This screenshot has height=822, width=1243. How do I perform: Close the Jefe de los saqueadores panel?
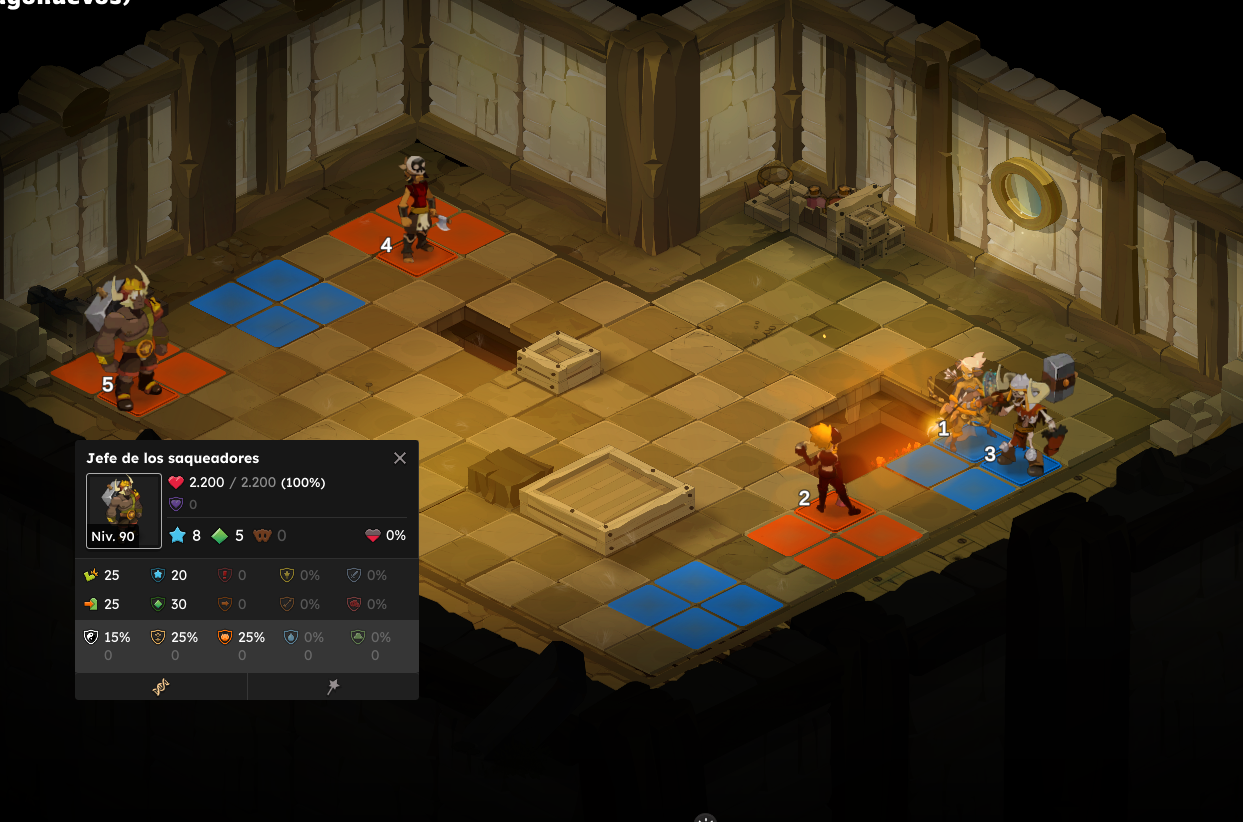[400, 458]
